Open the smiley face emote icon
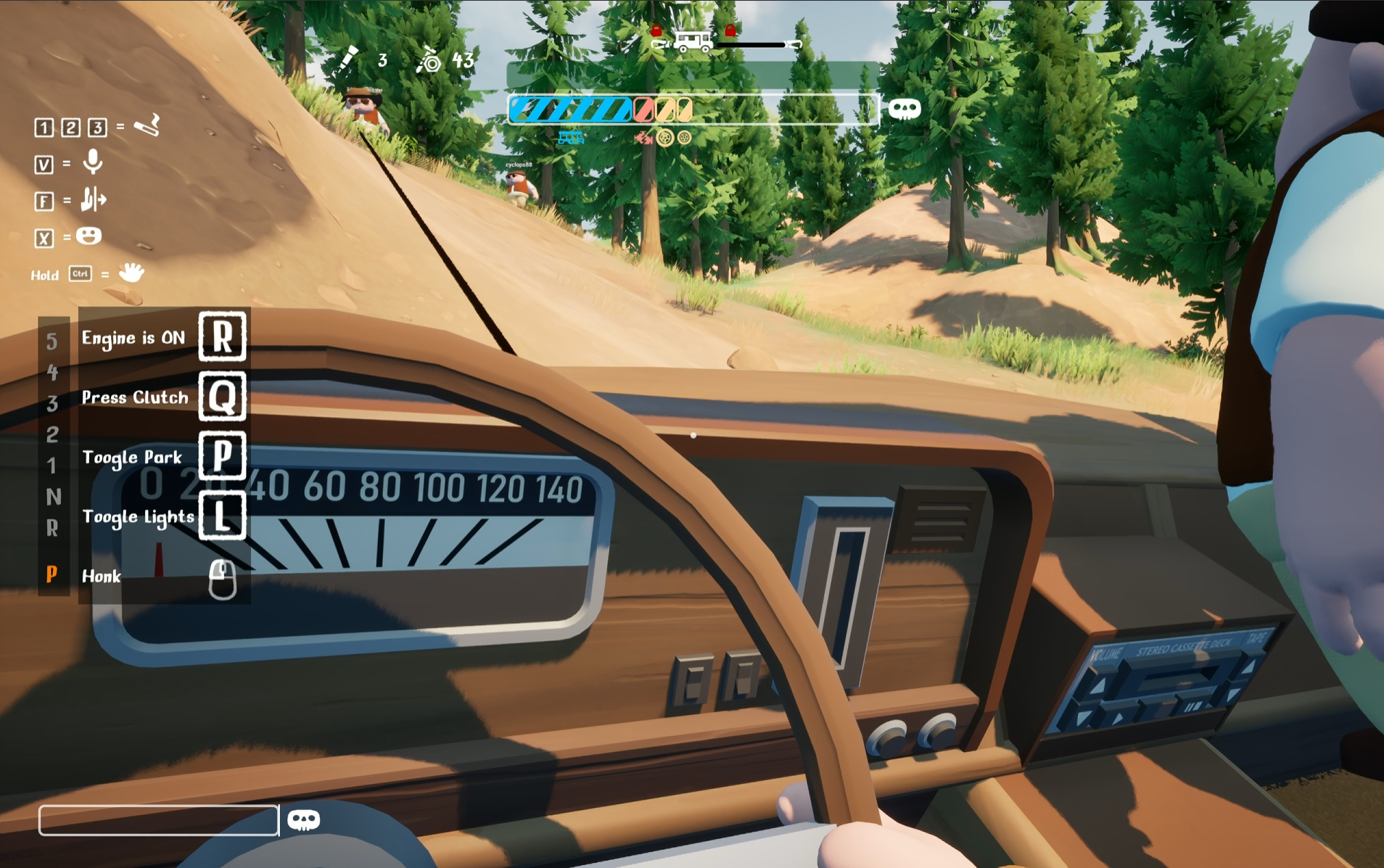Viewport: 1384px width, 868px height. [89, 236]
